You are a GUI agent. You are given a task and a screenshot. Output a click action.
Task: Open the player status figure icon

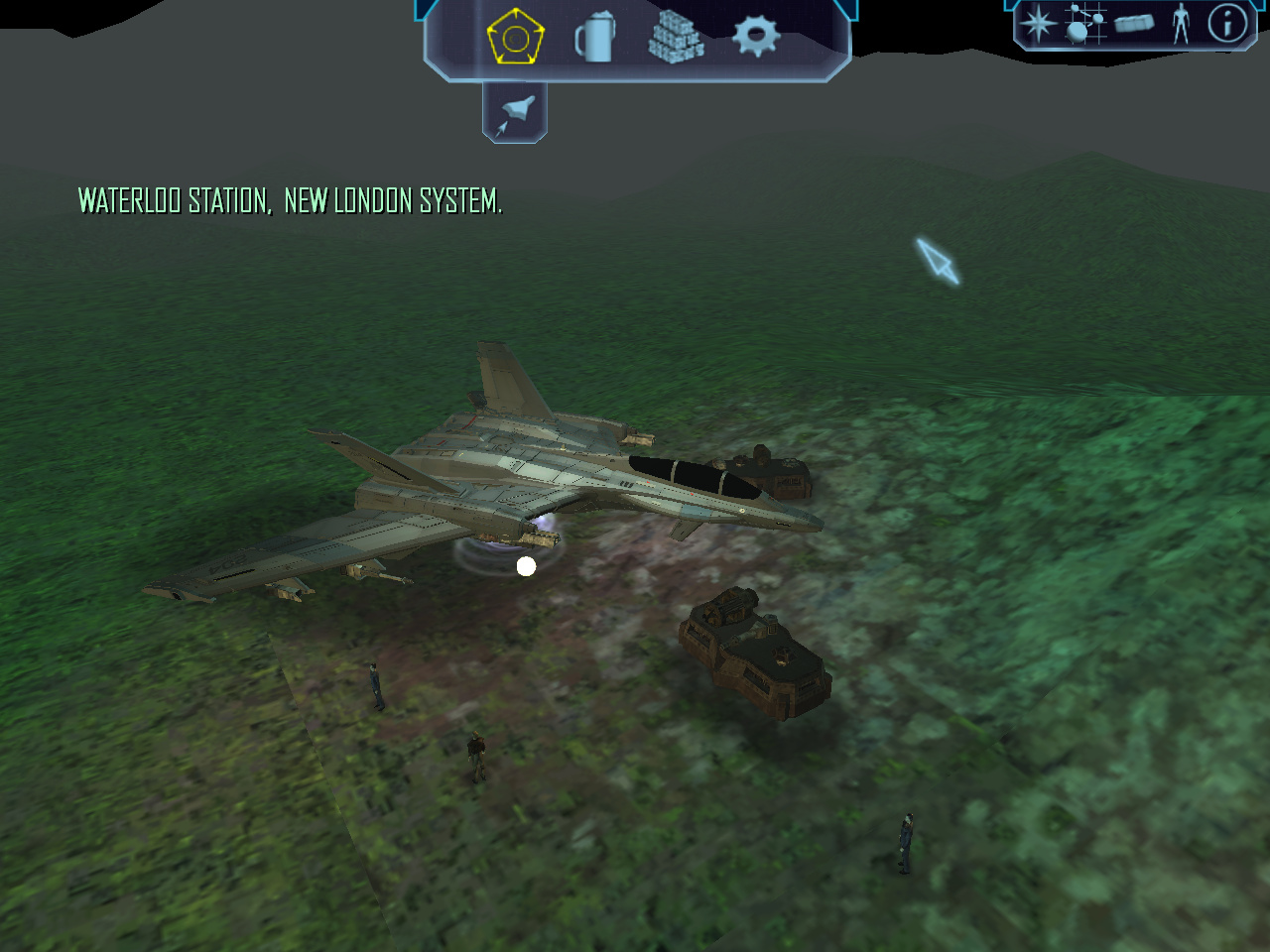point(1180,23)
